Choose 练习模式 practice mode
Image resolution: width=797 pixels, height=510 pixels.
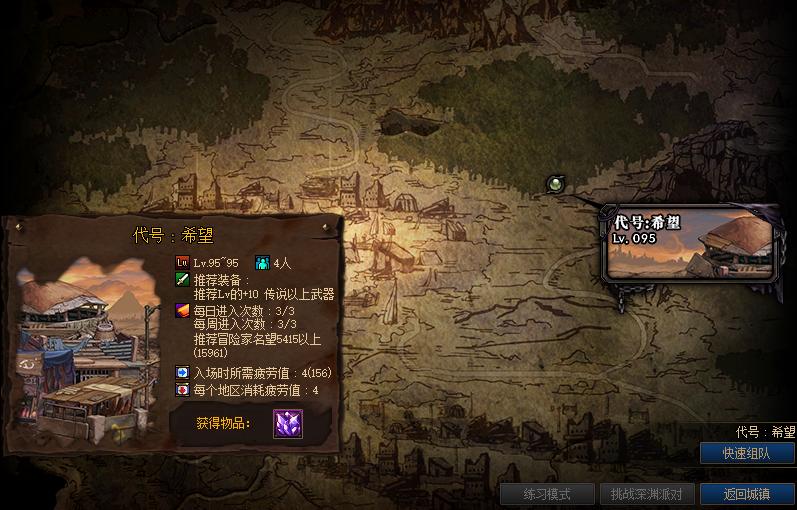click(x=546, y=494)
